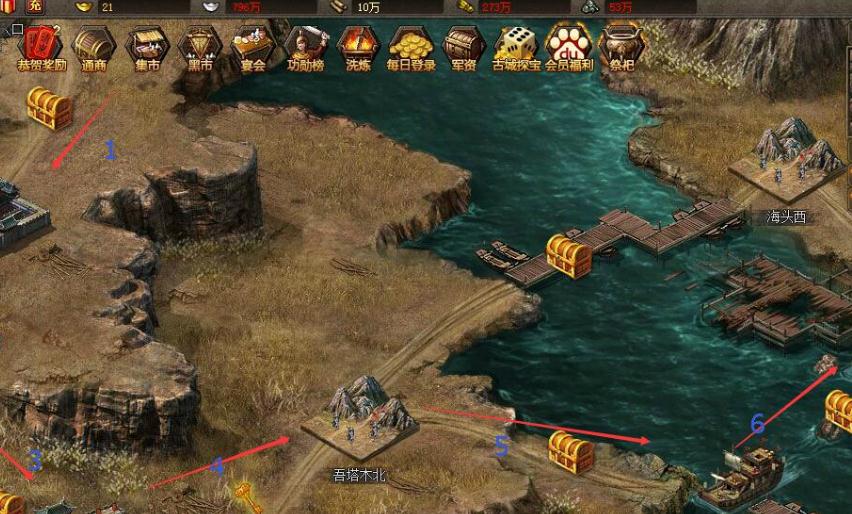The height and width of the screenshot is (514, 852).
Task: Open the 祭祀 sacrifice cauldron icon
Action: (622, 45)
